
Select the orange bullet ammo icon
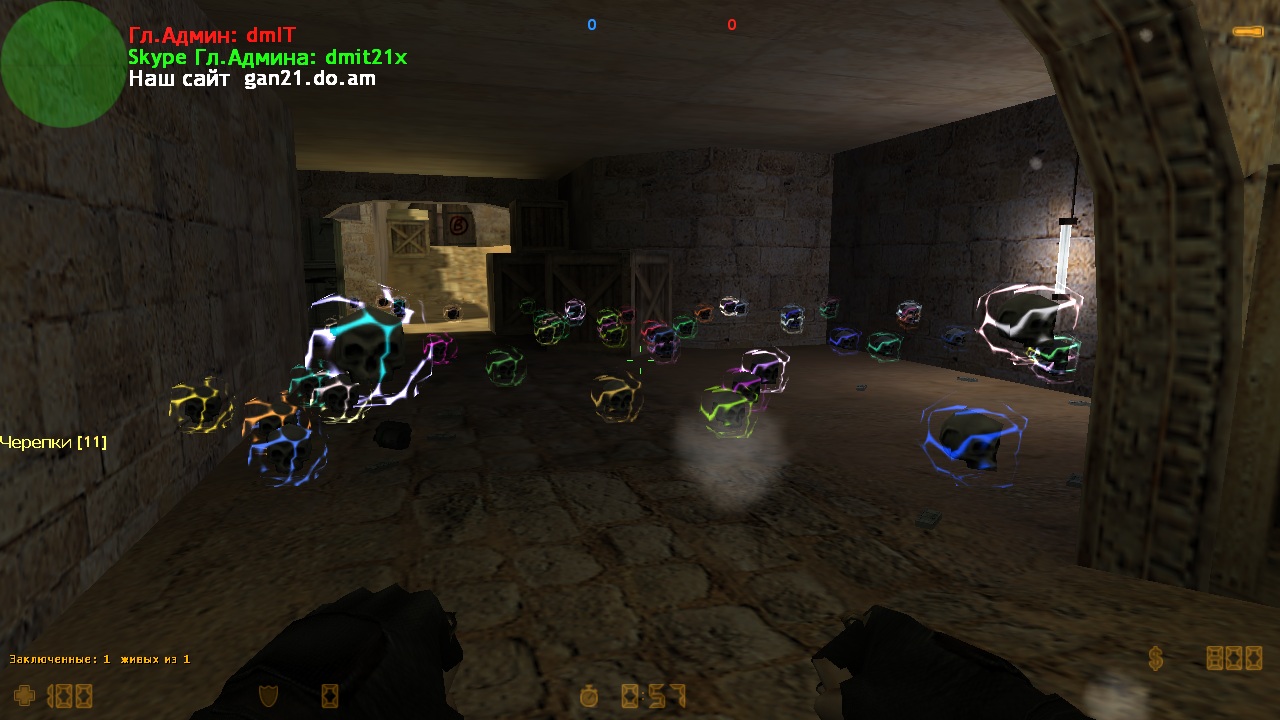coord(1246,32)
